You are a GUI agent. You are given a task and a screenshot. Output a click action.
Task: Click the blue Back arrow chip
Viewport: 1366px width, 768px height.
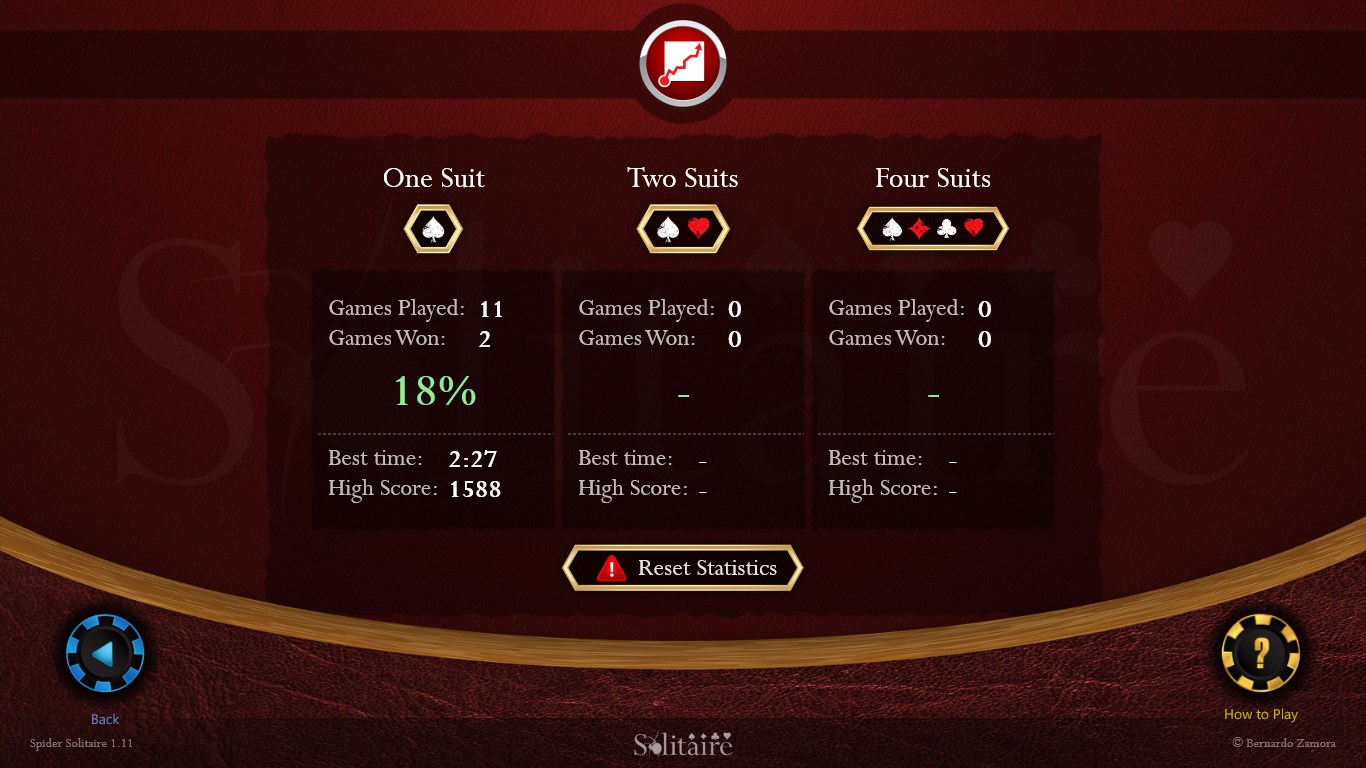click(x=103, y=652)
